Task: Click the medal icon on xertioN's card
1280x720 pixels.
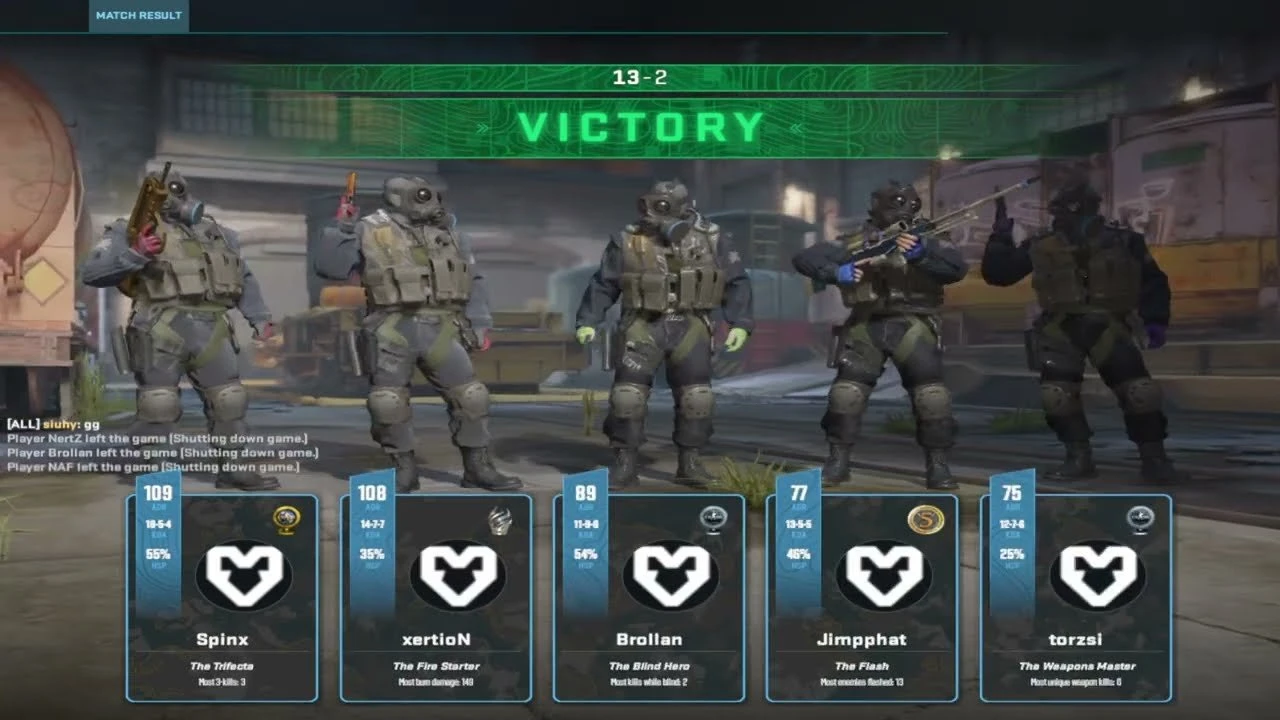Action: coord(499,520)
